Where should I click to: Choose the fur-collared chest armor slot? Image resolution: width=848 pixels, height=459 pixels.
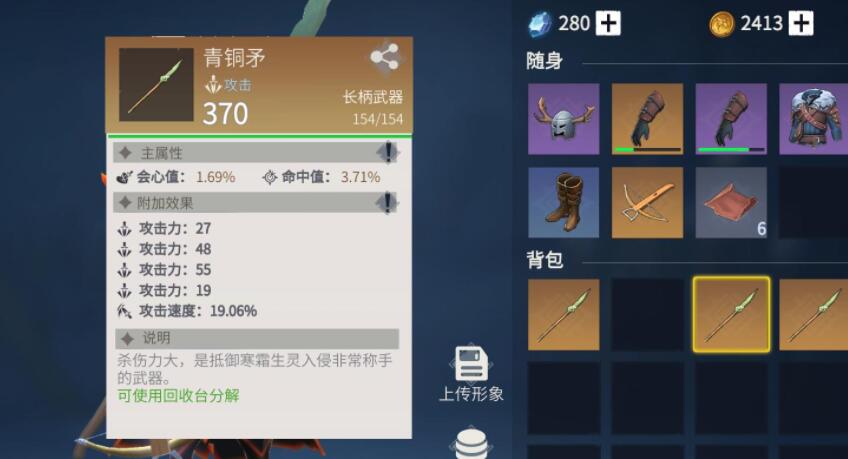[x=813, y=119]
